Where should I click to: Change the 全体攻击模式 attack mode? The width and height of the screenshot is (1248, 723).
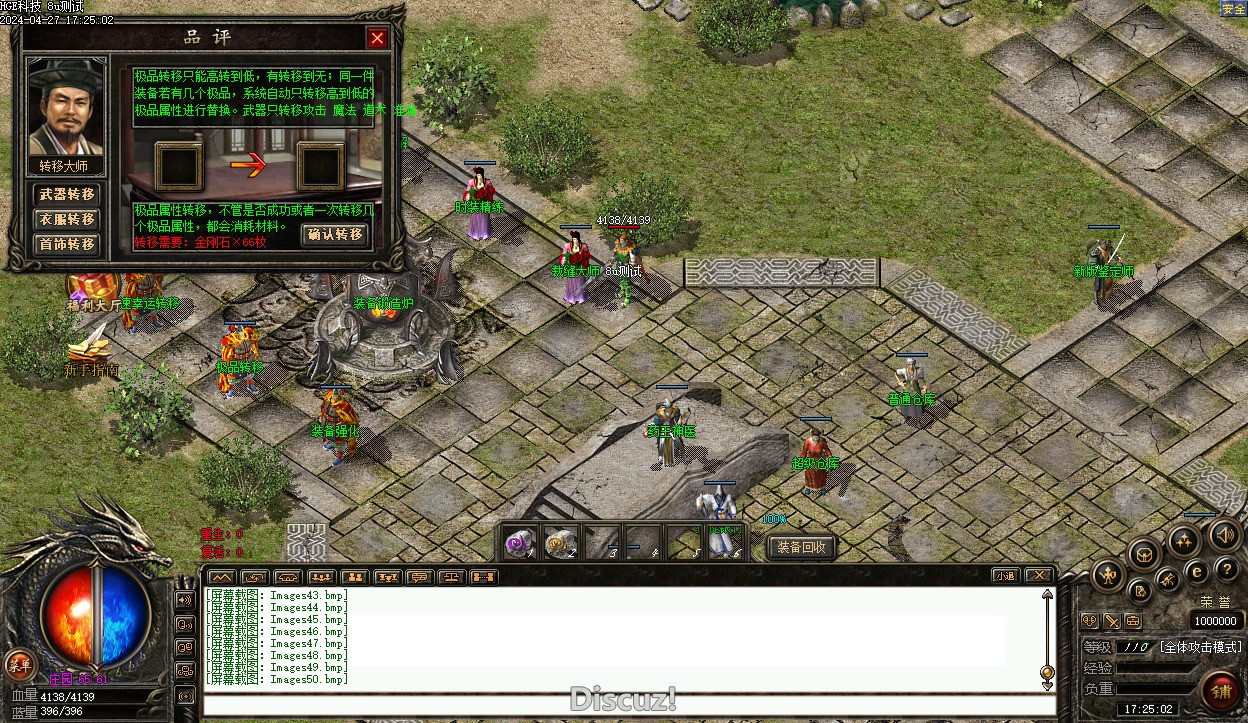(1201, 648)
